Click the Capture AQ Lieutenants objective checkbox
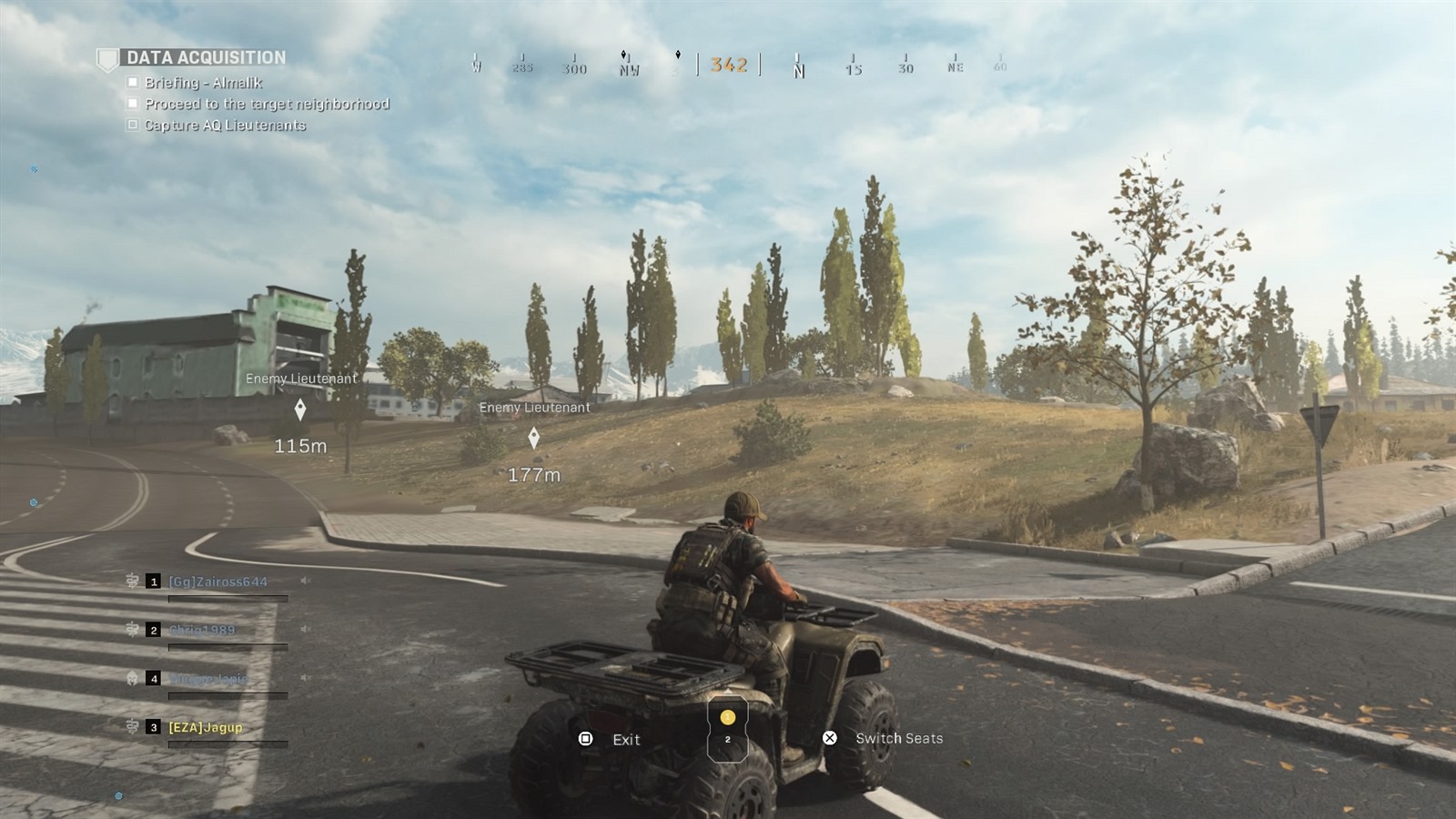 tap(133, 125)
